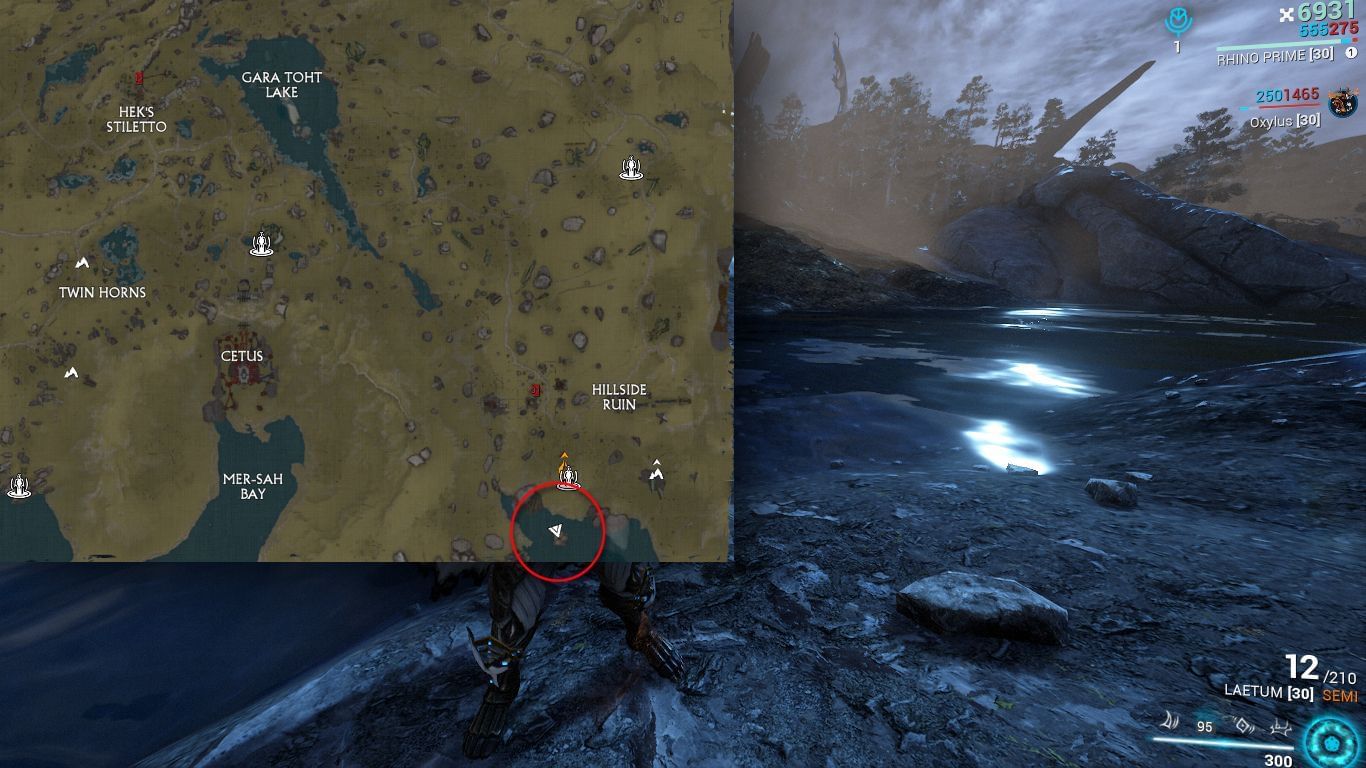1366x768 pixels.
Task: Click the Rhino Prime [30] nameplate
Action: pos(1268,57)
